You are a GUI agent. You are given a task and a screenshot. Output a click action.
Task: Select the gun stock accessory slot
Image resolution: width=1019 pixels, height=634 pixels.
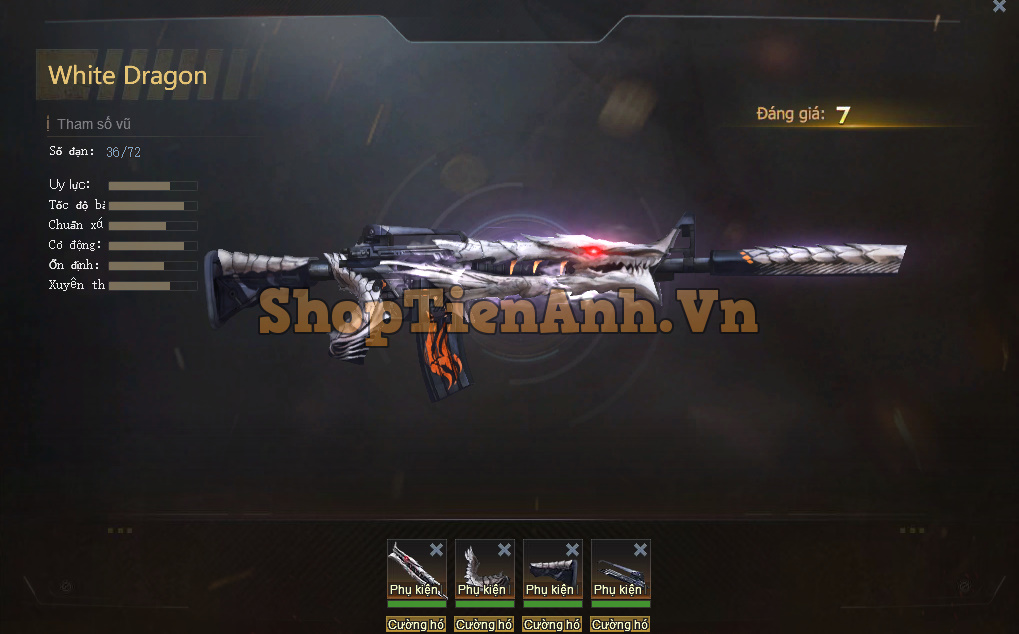(x=548, y=572)
